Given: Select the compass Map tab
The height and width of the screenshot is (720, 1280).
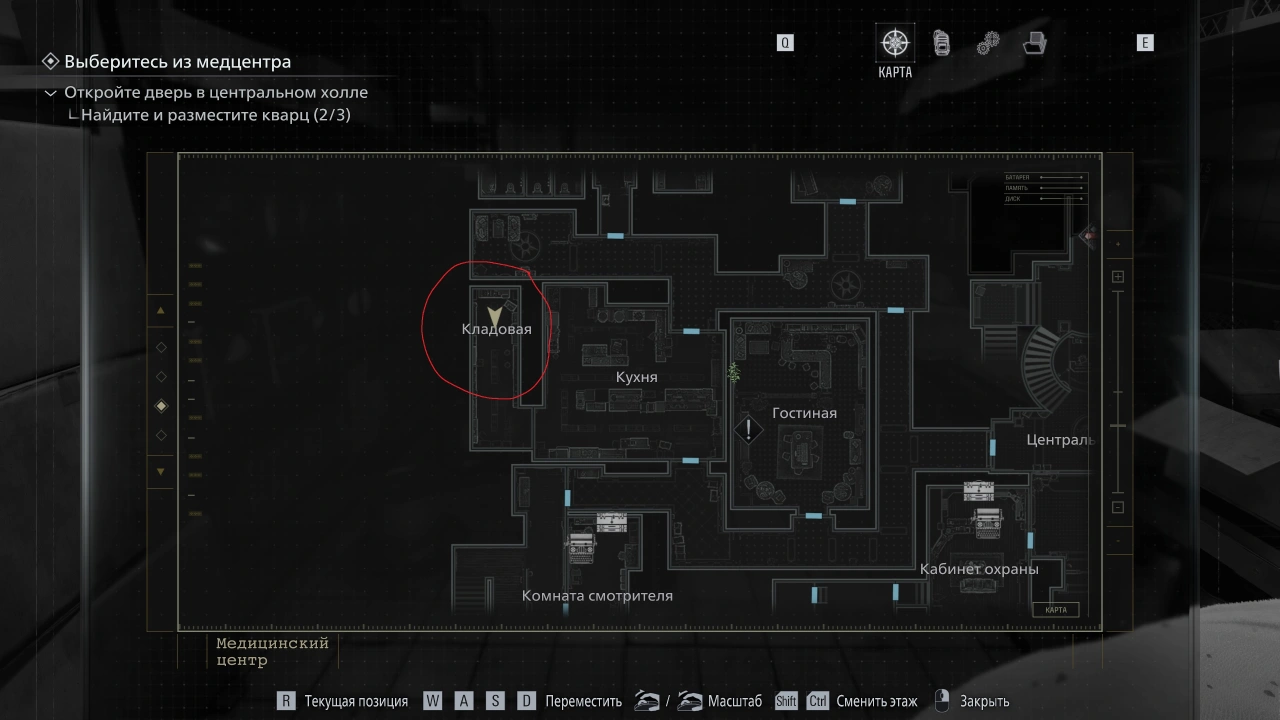Looking at the screenshot, I should (x=894, y=43).
